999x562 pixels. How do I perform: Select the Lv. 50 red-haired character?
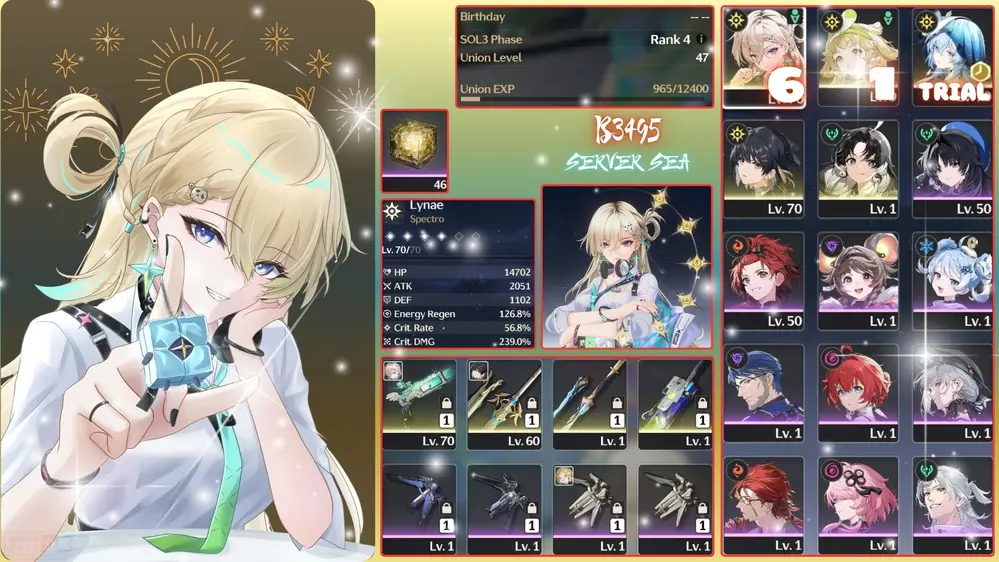click(x=764, y=281)
